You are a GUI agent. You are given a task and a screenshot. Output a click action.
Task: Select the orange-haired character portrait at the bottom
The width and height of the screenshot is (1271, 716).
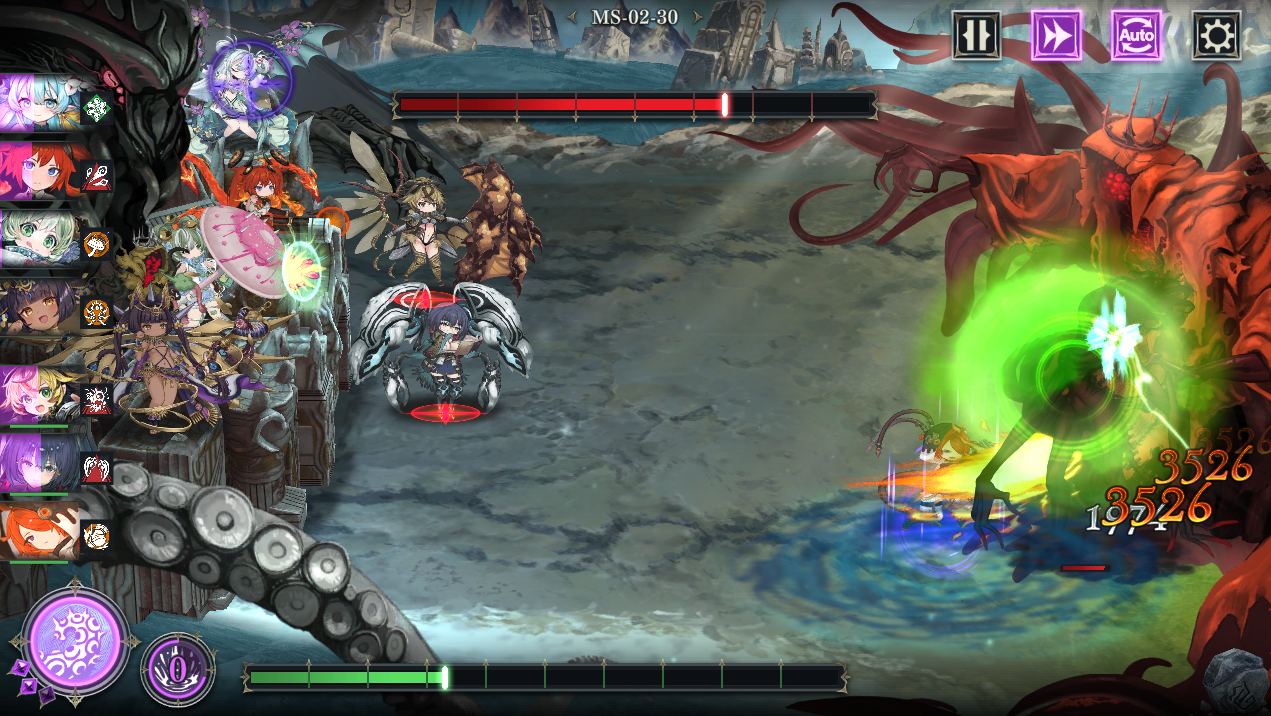pos(40,532)
